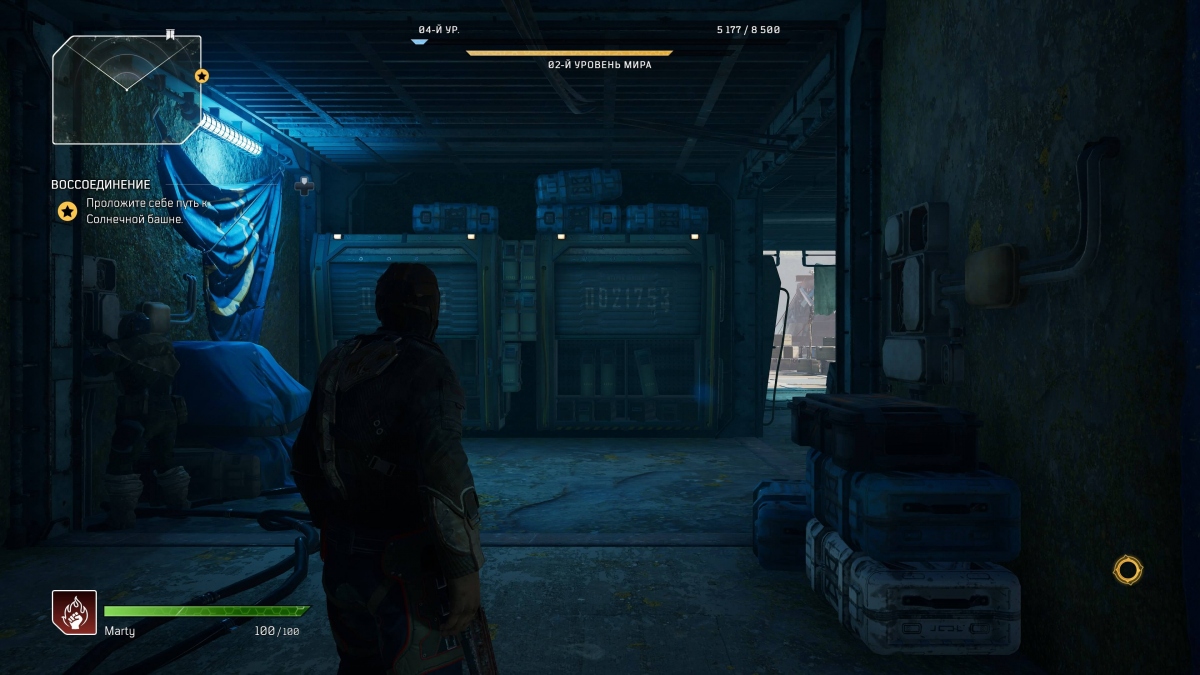This screenshot has height=675, width=1200.
Task: Click the fiery fist class icon
Action: coord(75,612)
